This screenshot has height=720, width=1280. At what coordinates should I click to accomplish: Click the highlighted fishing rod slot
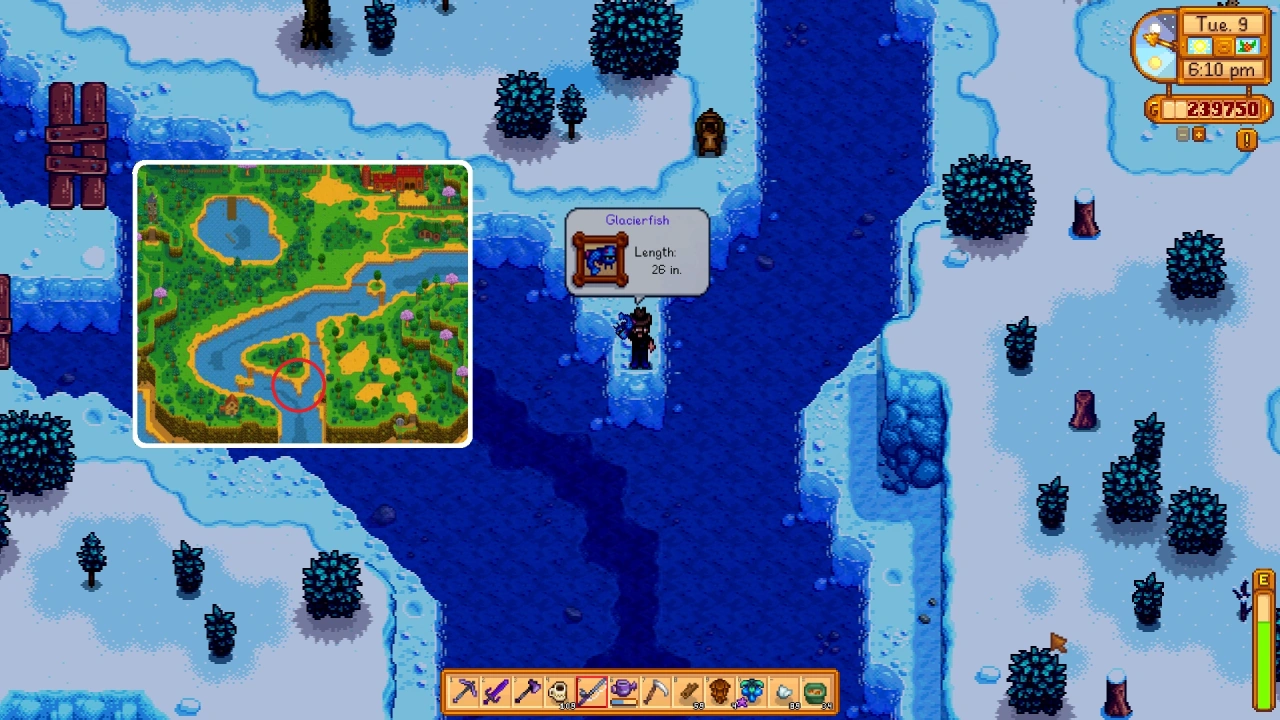pyautogui.click(x=592, y=691)
